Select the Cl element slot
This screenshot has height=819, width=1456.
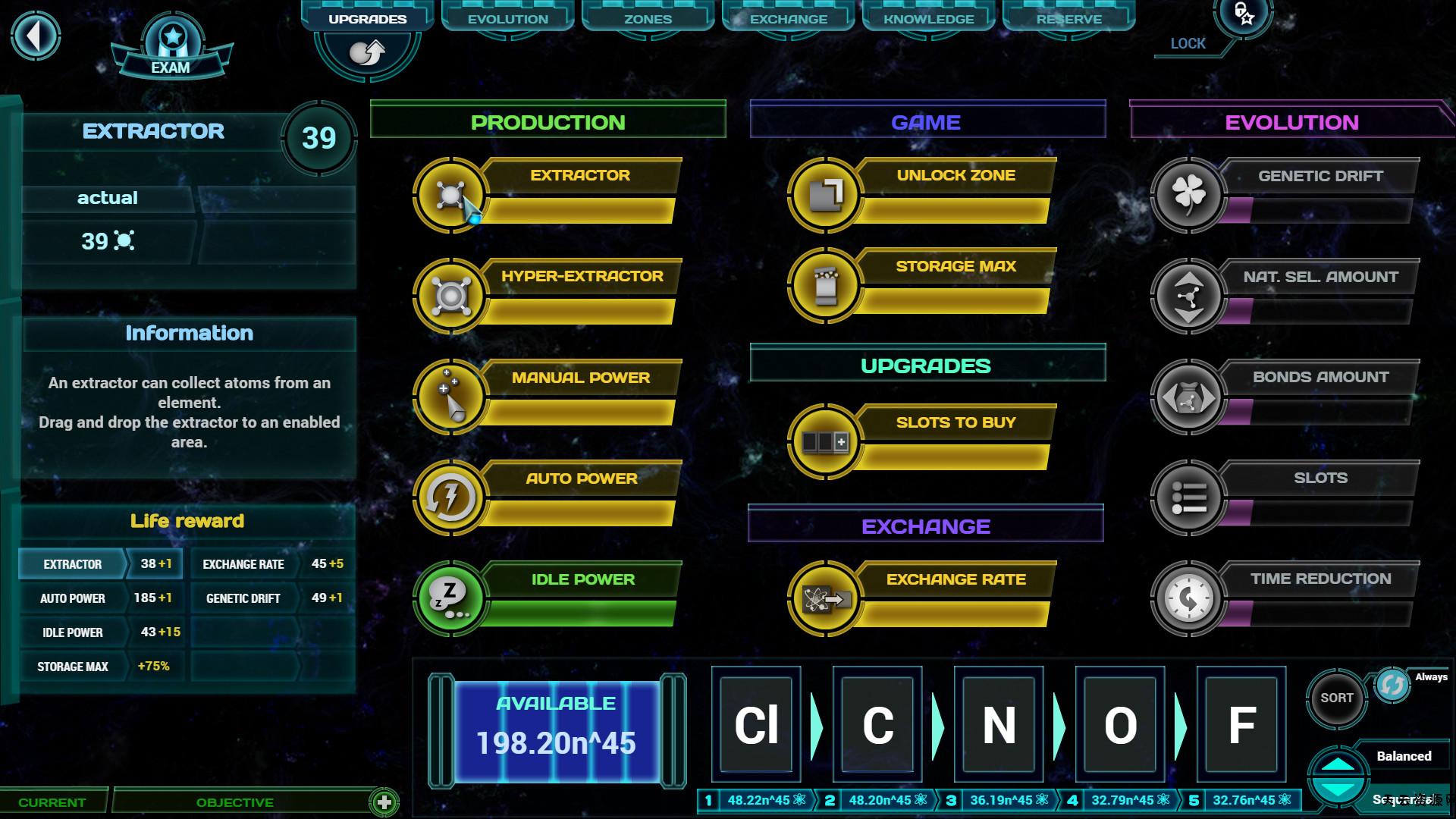coord(756,724)
